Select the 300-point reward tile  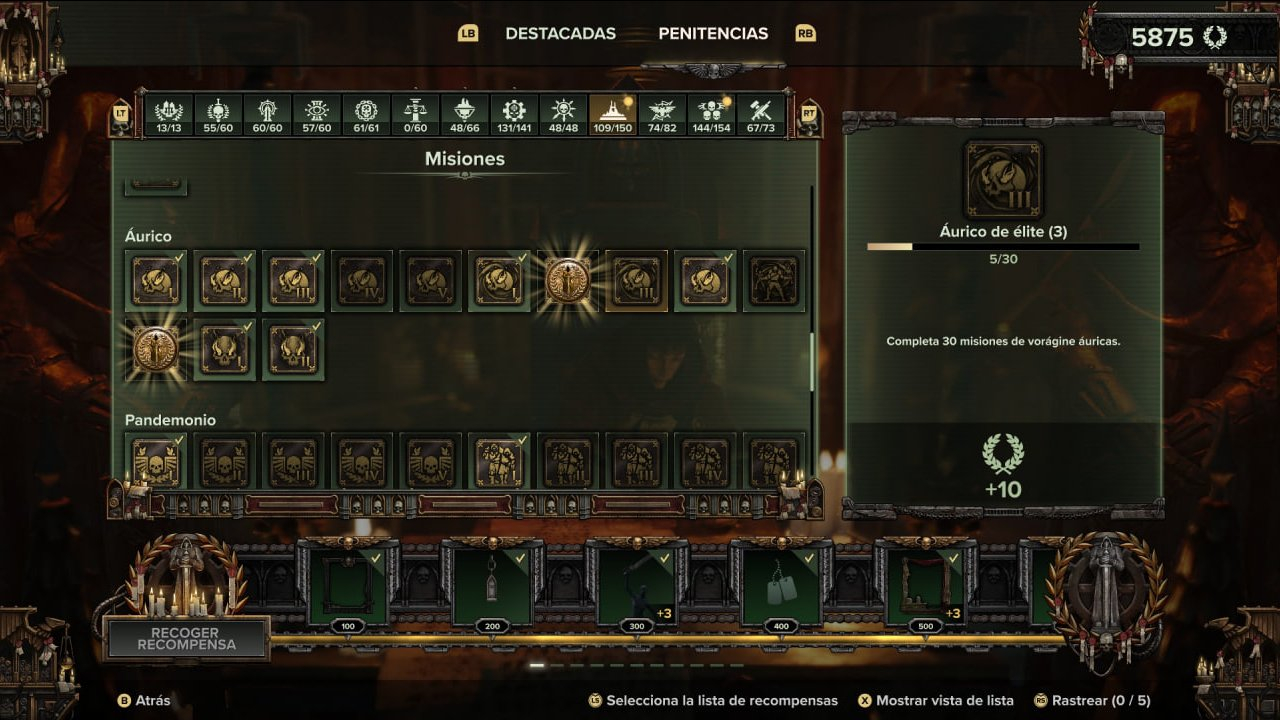pos(636,585)
